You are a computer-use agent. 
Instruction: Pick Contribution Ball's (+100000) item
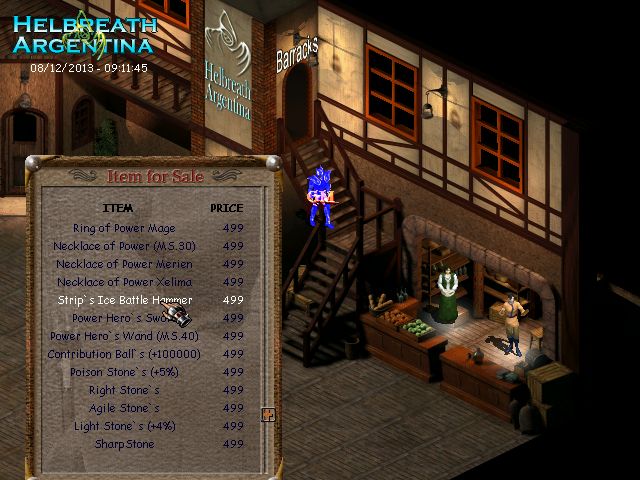tap(124, 354)
